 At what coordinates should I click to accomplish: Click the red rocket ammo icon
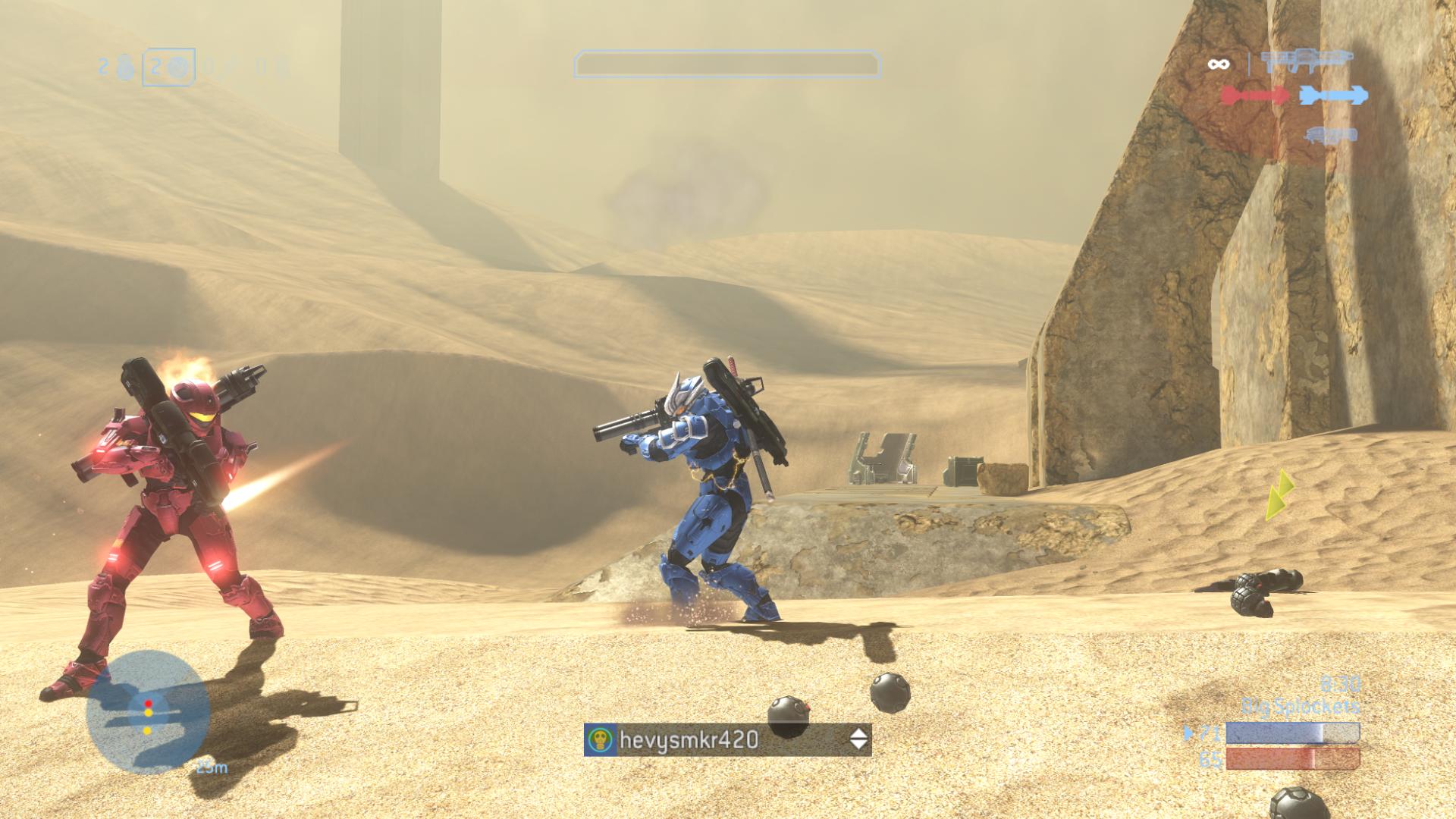point(1254,96)
